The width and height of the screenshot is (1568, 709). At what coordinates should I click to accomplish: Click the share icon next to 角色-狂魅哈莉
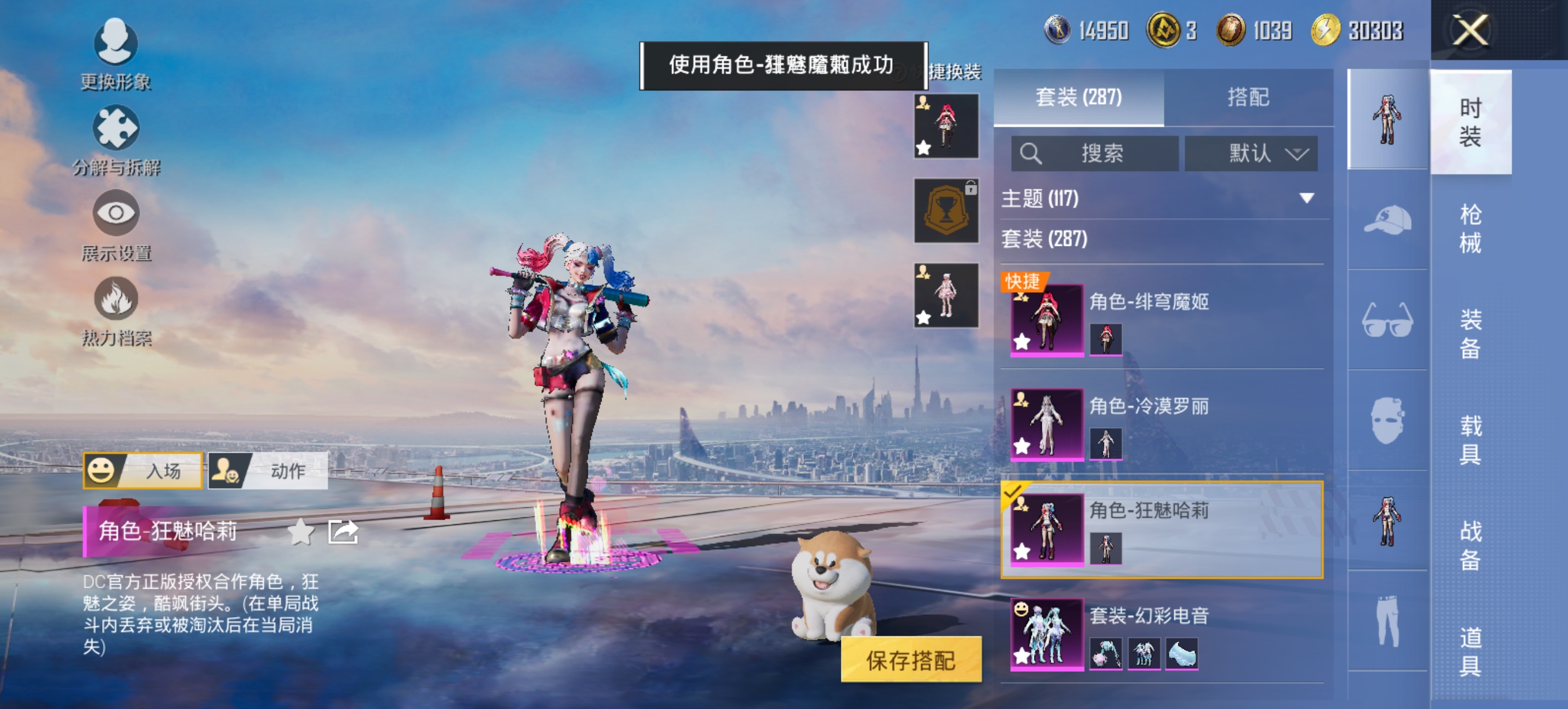343,531
